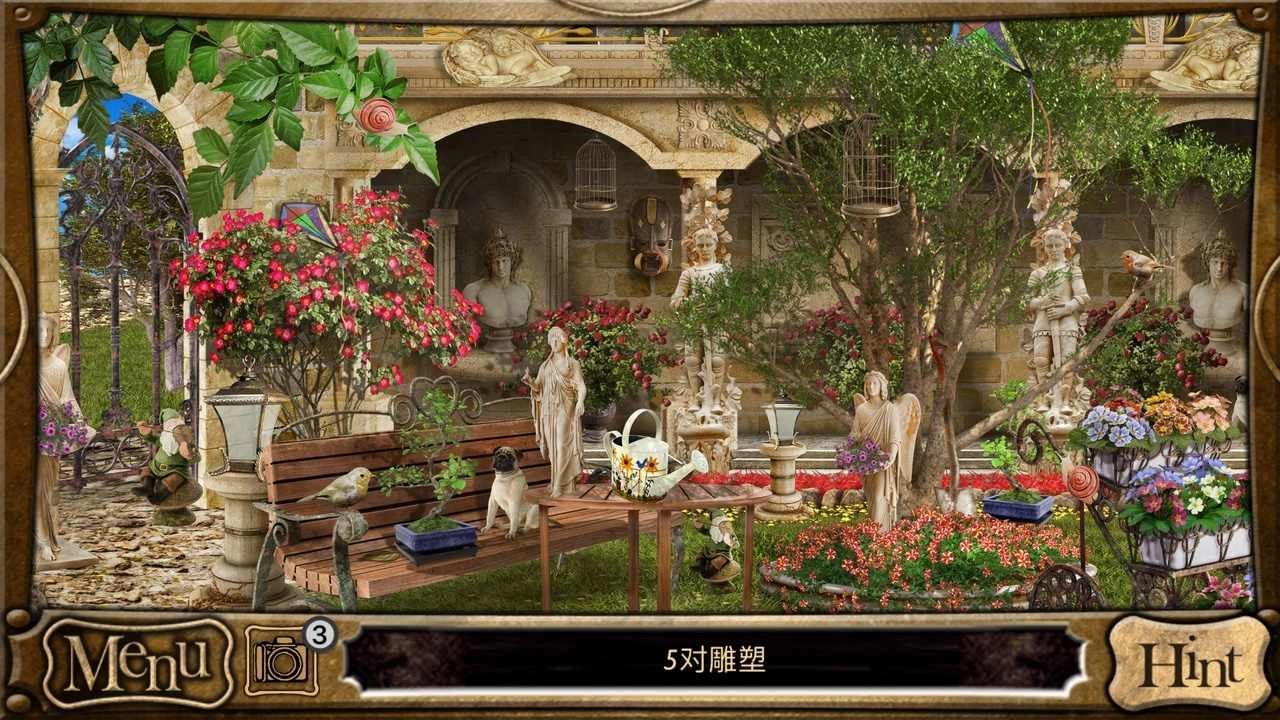Screen dimensions: 1280x720
Task: Click the objective text 5对雕塑 in the task bar
Action: (x=716, y=658)
